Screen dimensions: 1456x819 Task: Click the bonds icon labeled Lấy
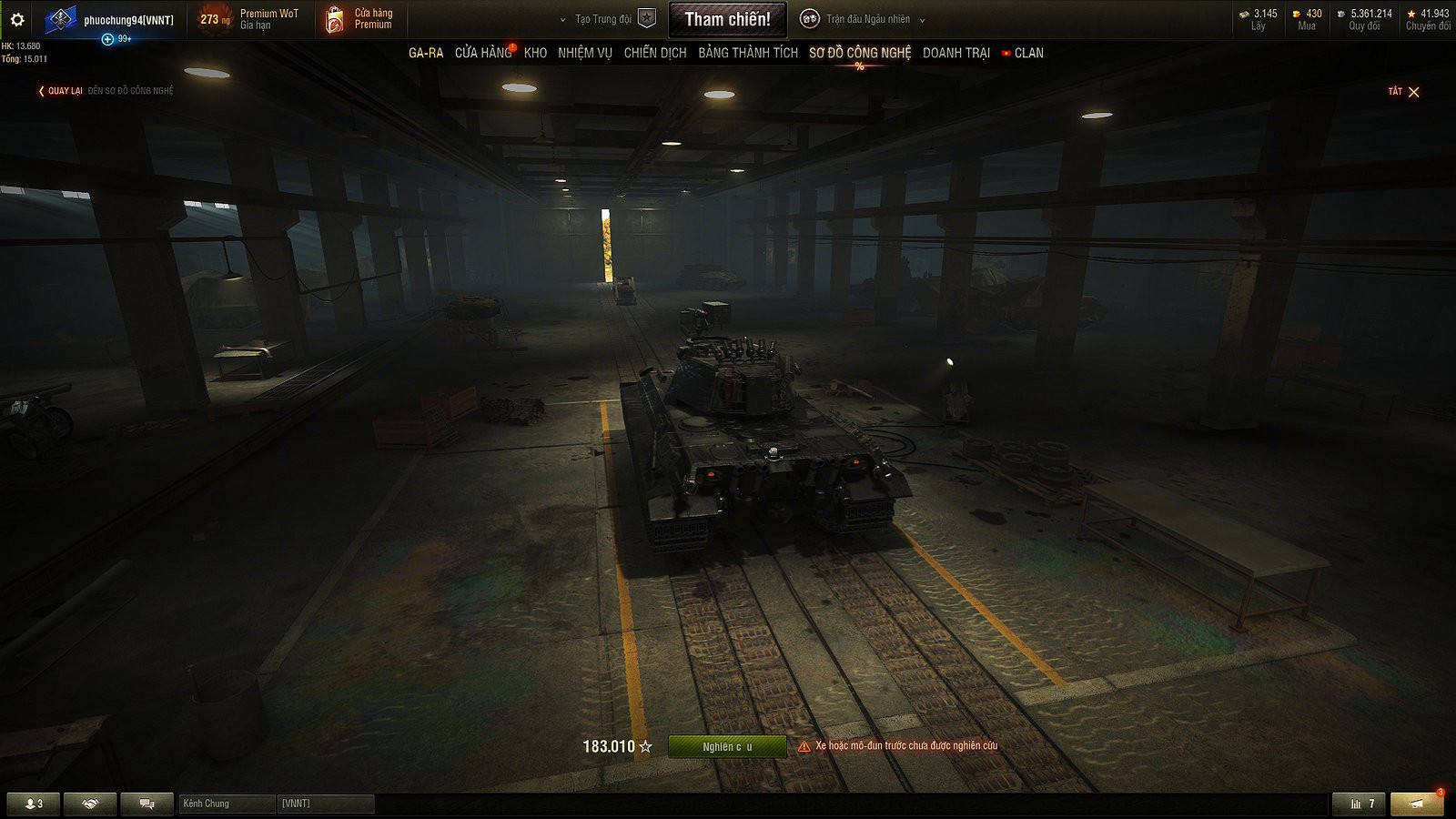point(1241,14)
